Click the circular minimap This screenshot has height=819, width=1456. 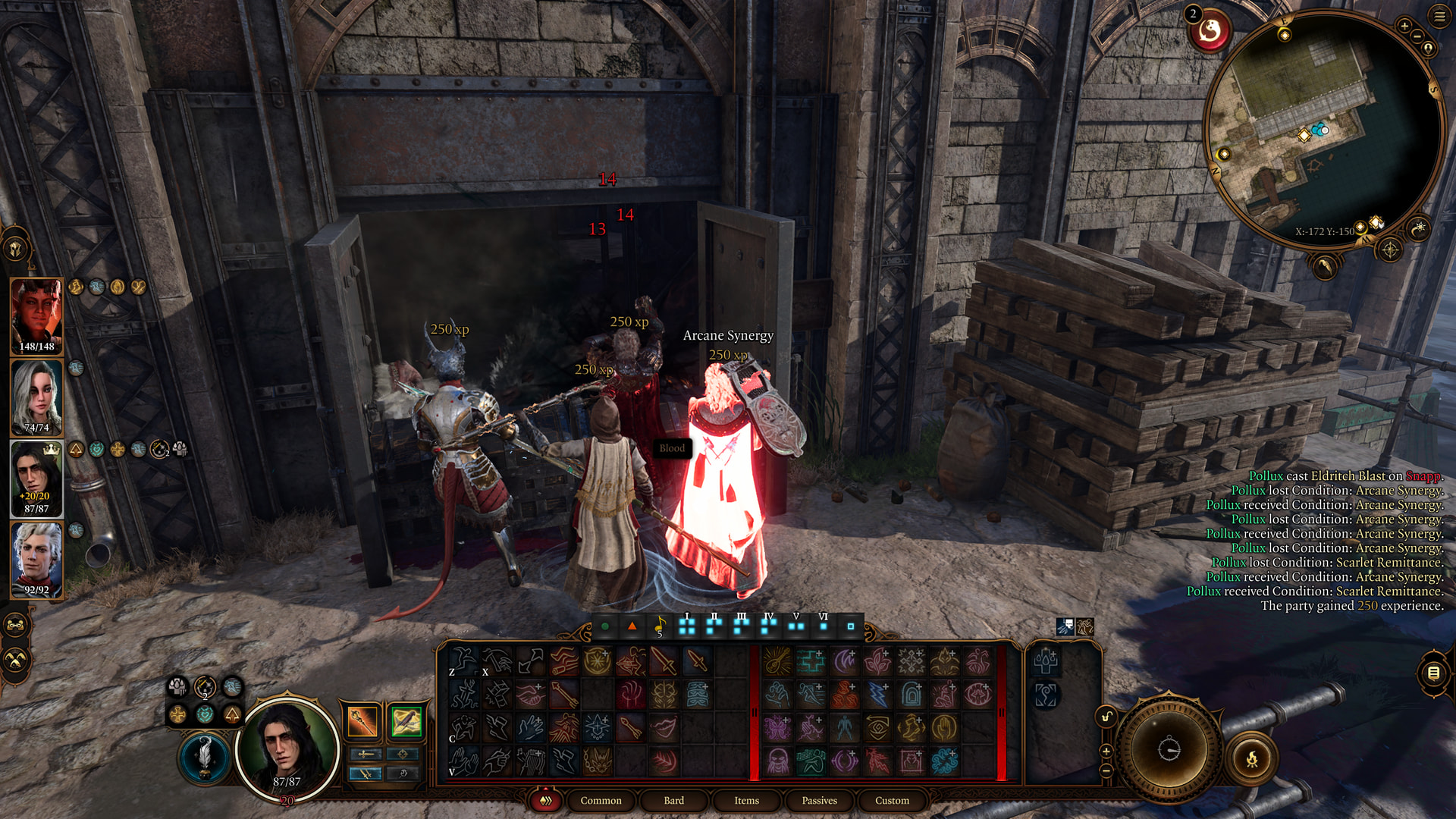pyautogui.click(x=1323, y=129)
